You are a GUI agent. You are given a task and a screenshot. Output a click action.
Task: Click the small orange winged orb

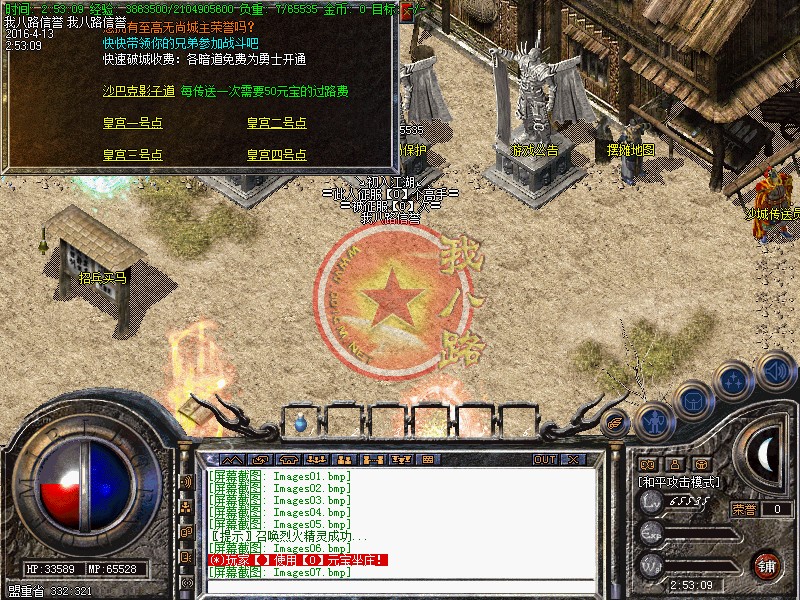point(617,422)
